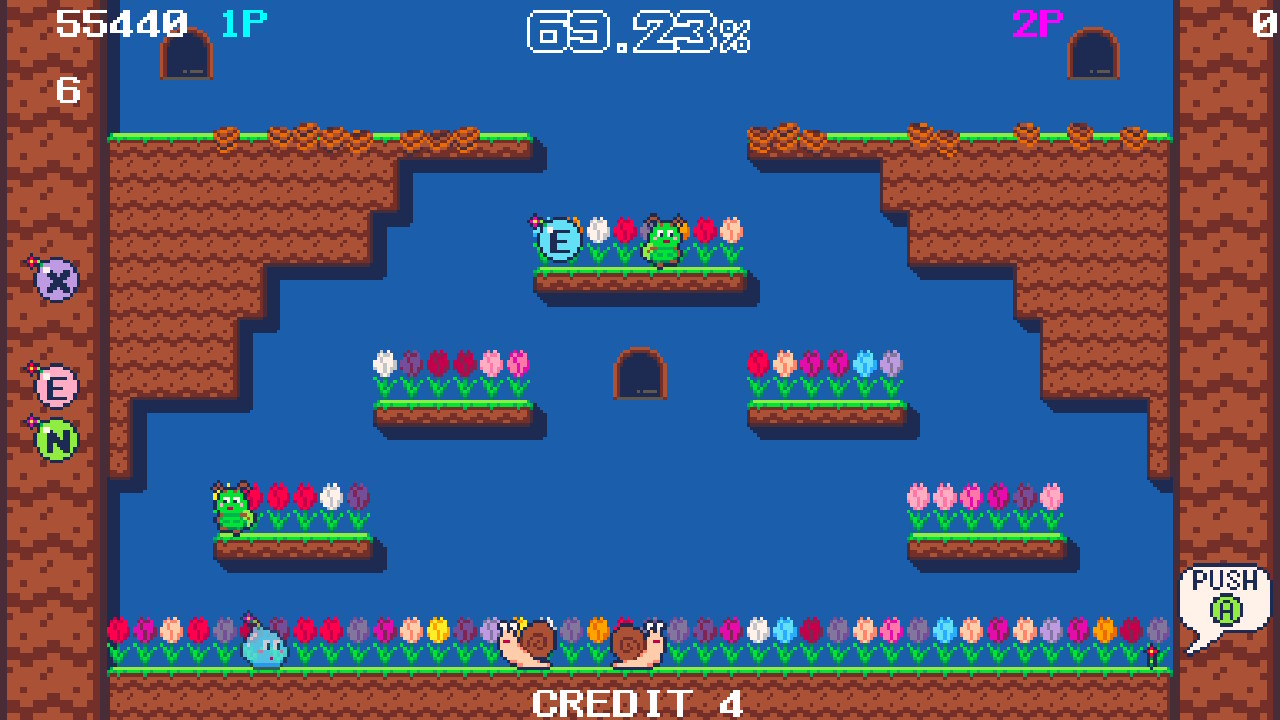The width and height of the screenshot is (1280, 720).
Task: Click the blue slime creature at the bottom left
Action: [x=262, y=648]
